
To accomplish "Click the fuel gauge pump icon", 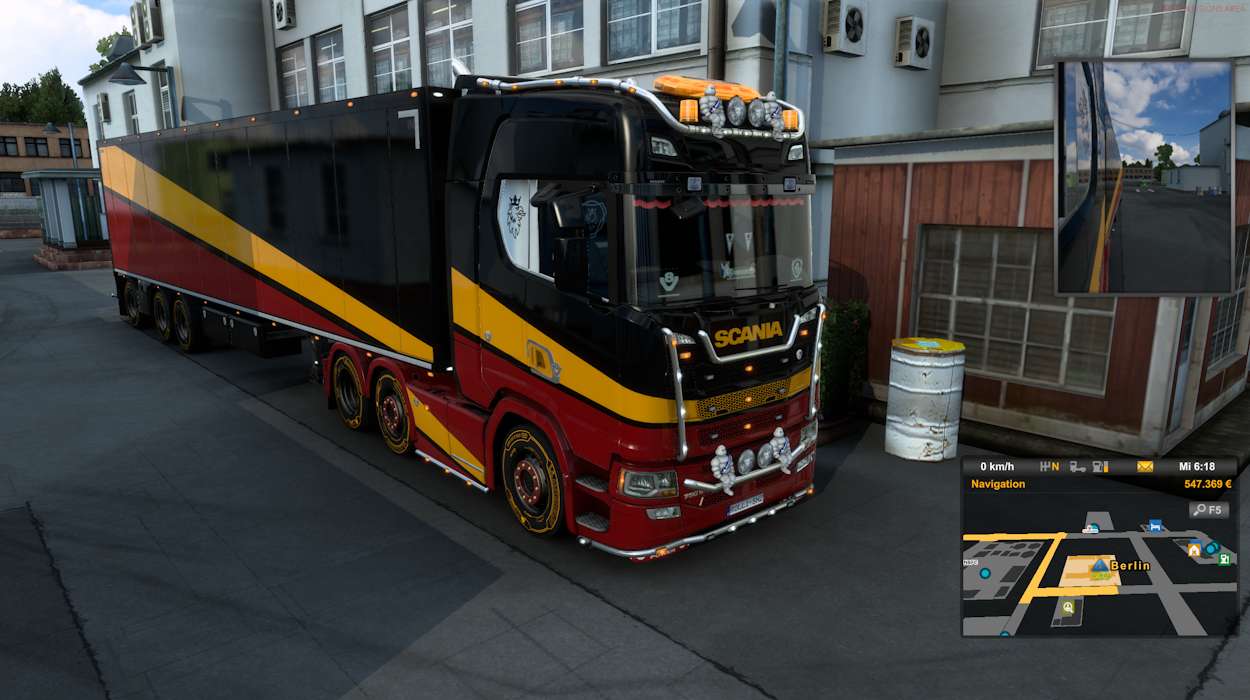I will click(1100, 466).
